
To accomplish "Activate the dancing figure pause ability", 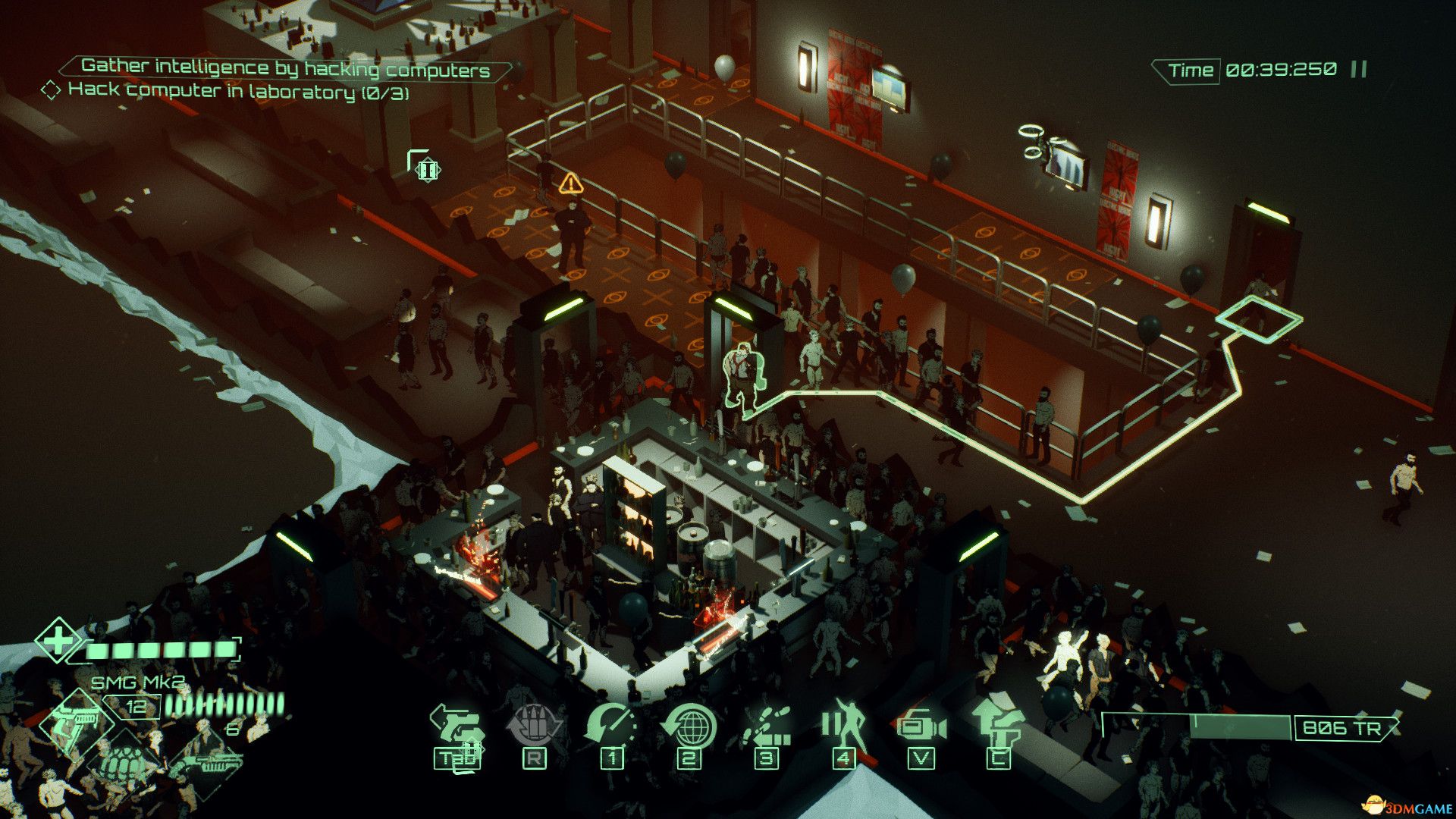I will click(x=844, y=724).
